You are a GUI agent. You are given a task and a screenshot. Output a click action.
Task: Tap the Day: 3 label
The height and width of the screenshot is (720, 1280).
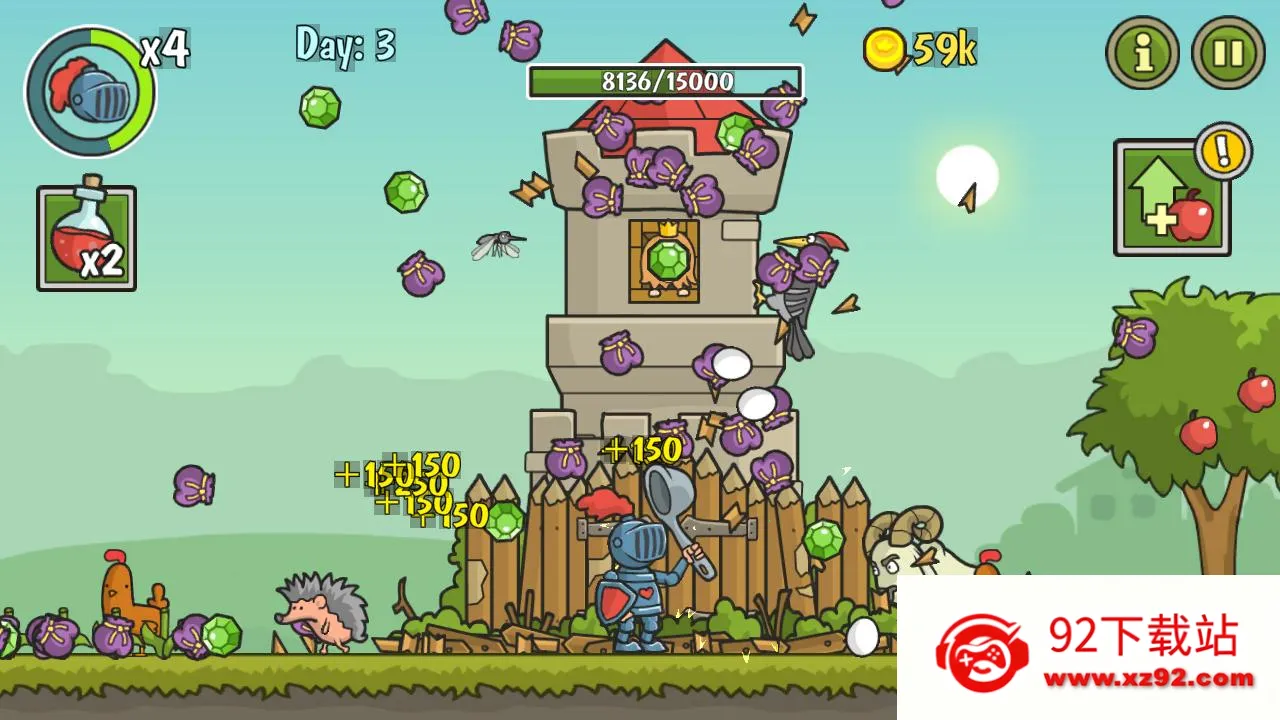(x=342, y=45)
